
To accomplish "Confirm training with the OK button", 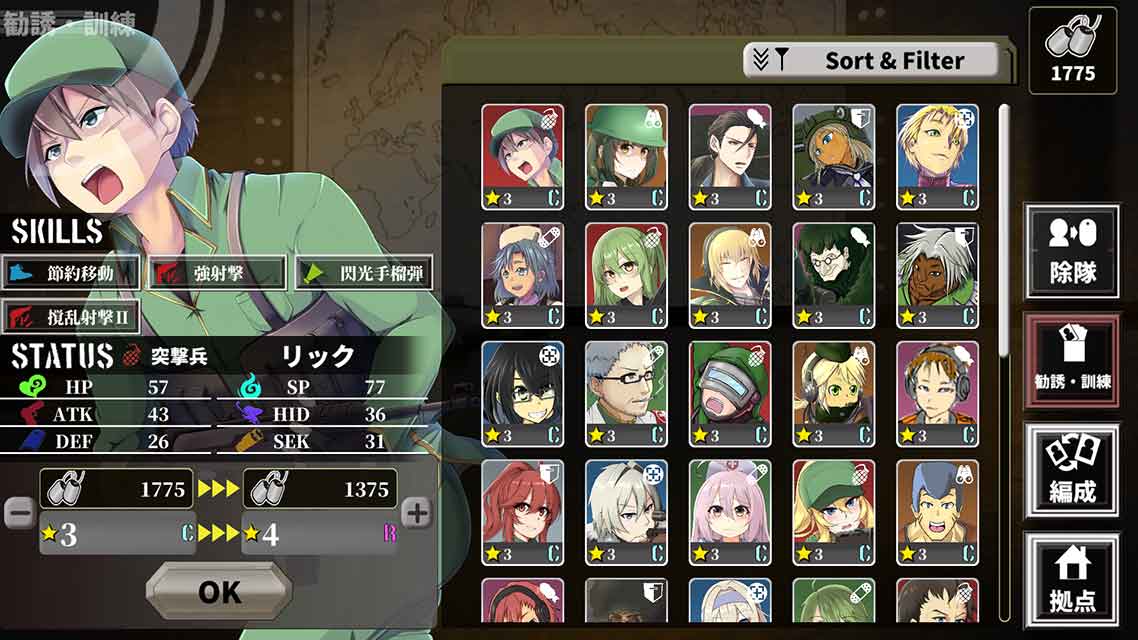I will click(x=219, y=591).
